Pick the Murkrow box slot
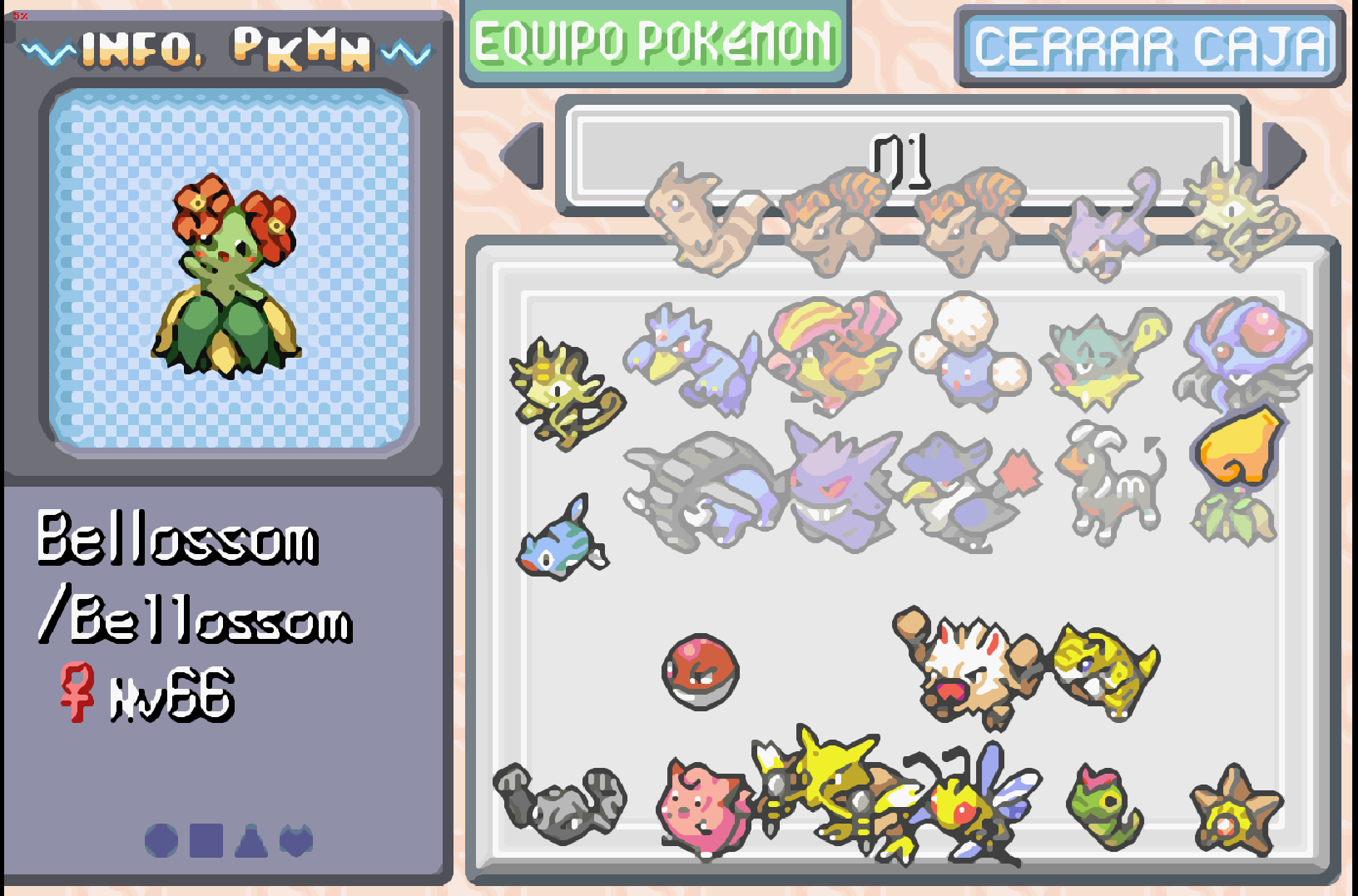The width and height of the screenshot is (1358, 896). pos(965,491)
